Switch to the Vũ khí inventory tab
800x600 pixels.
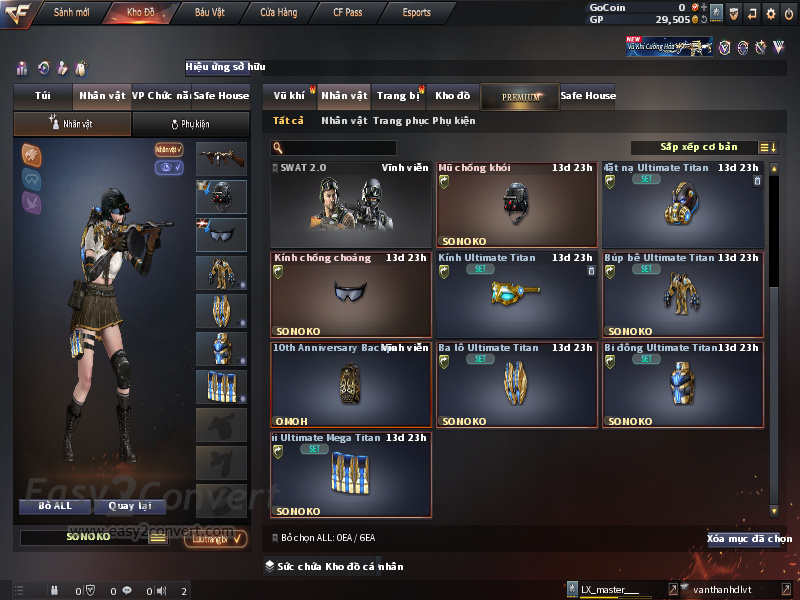(x=289, y=96)
